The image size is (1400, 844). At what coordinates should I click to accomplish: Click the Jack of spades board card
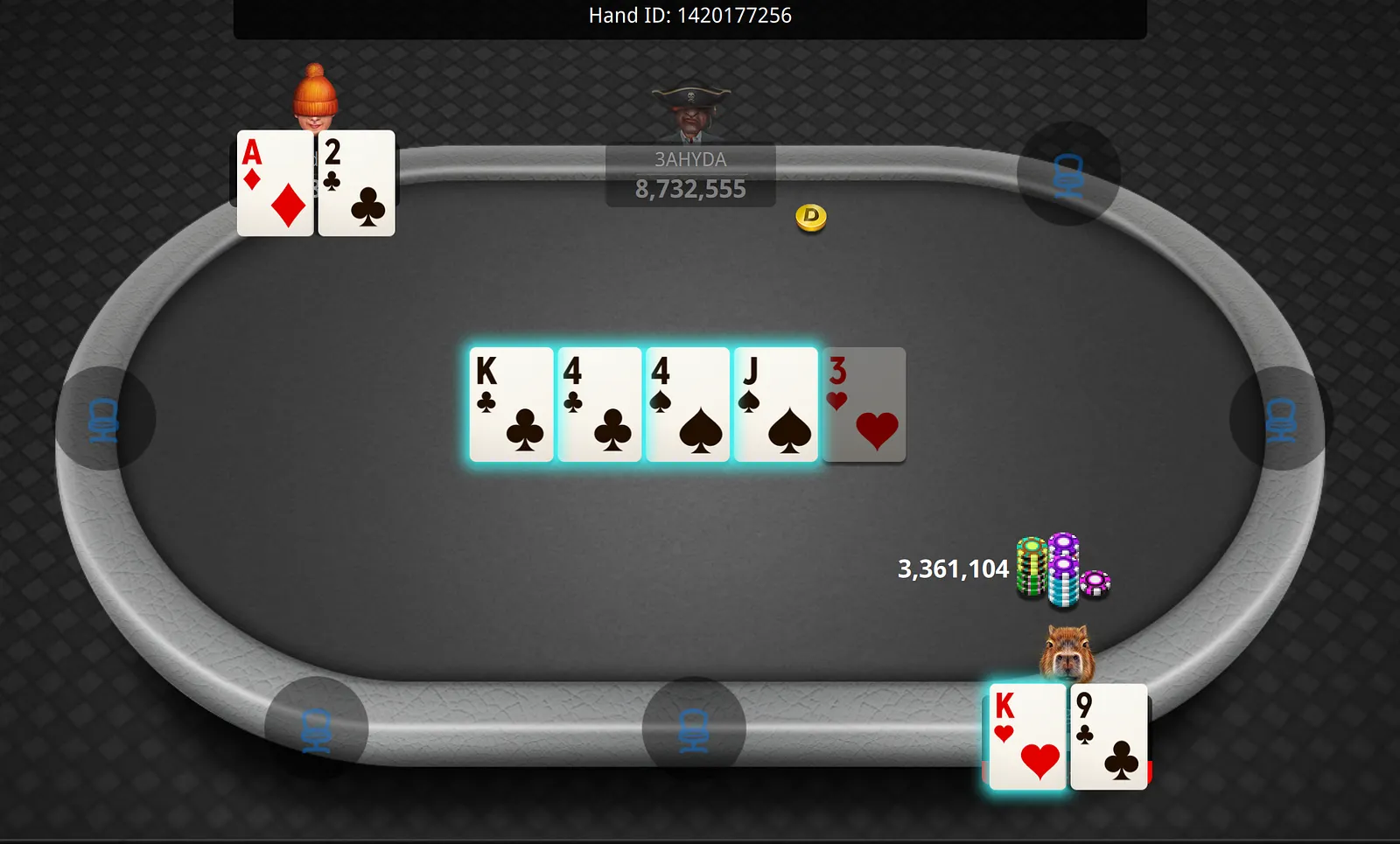click(775, 404)
